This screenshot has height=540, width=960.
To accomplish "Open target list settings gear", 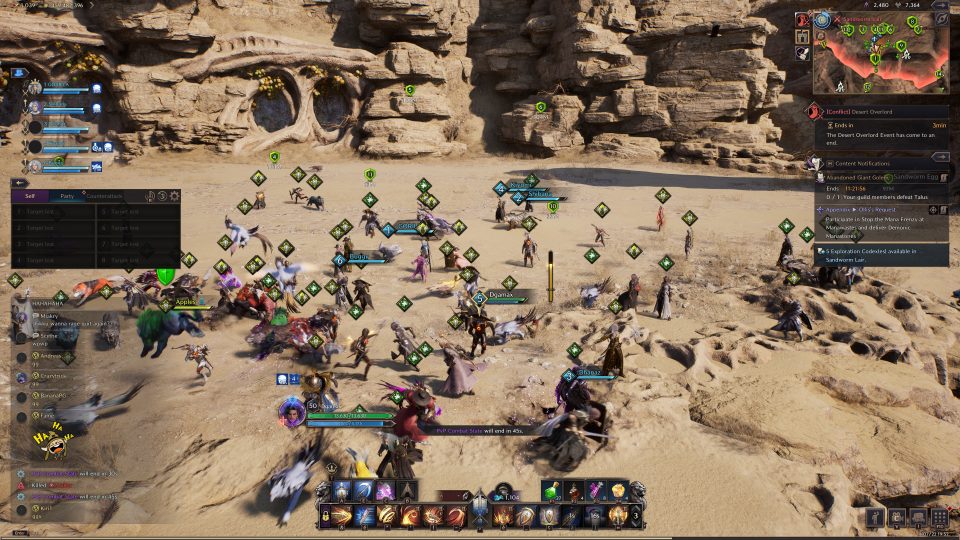I will click(175, 196).
